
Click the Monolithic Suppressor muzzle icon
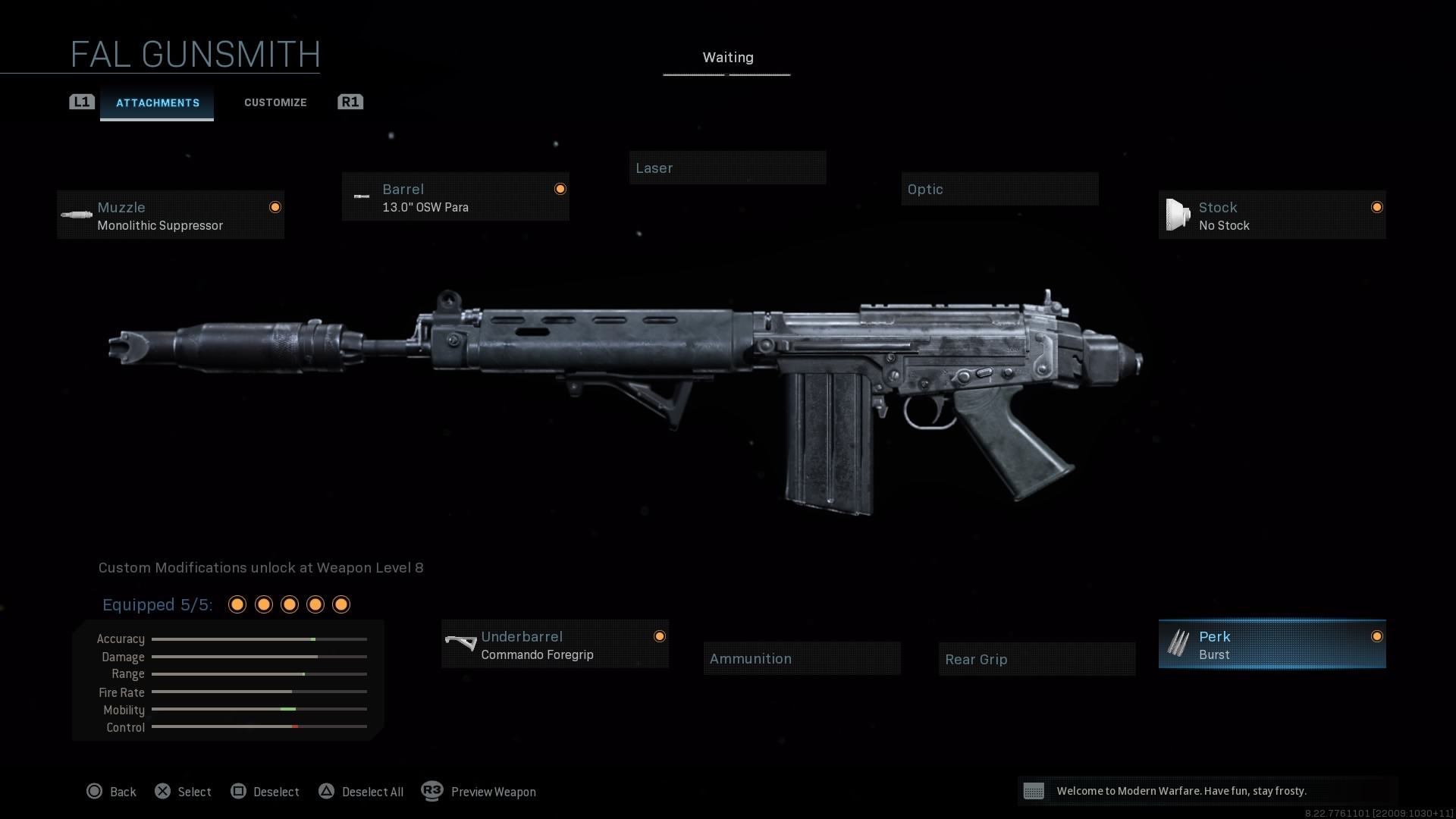click(77, 215)
